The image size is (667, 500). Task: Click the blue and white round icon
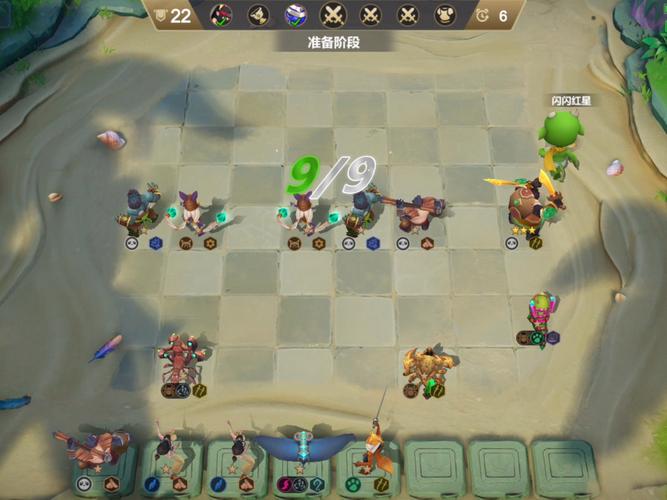[296, 15]
